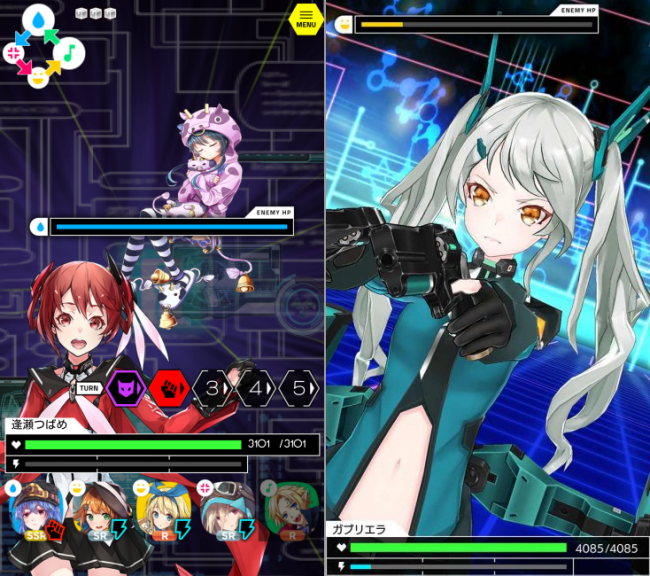Tap the green music note element icon

click(70, 52)
